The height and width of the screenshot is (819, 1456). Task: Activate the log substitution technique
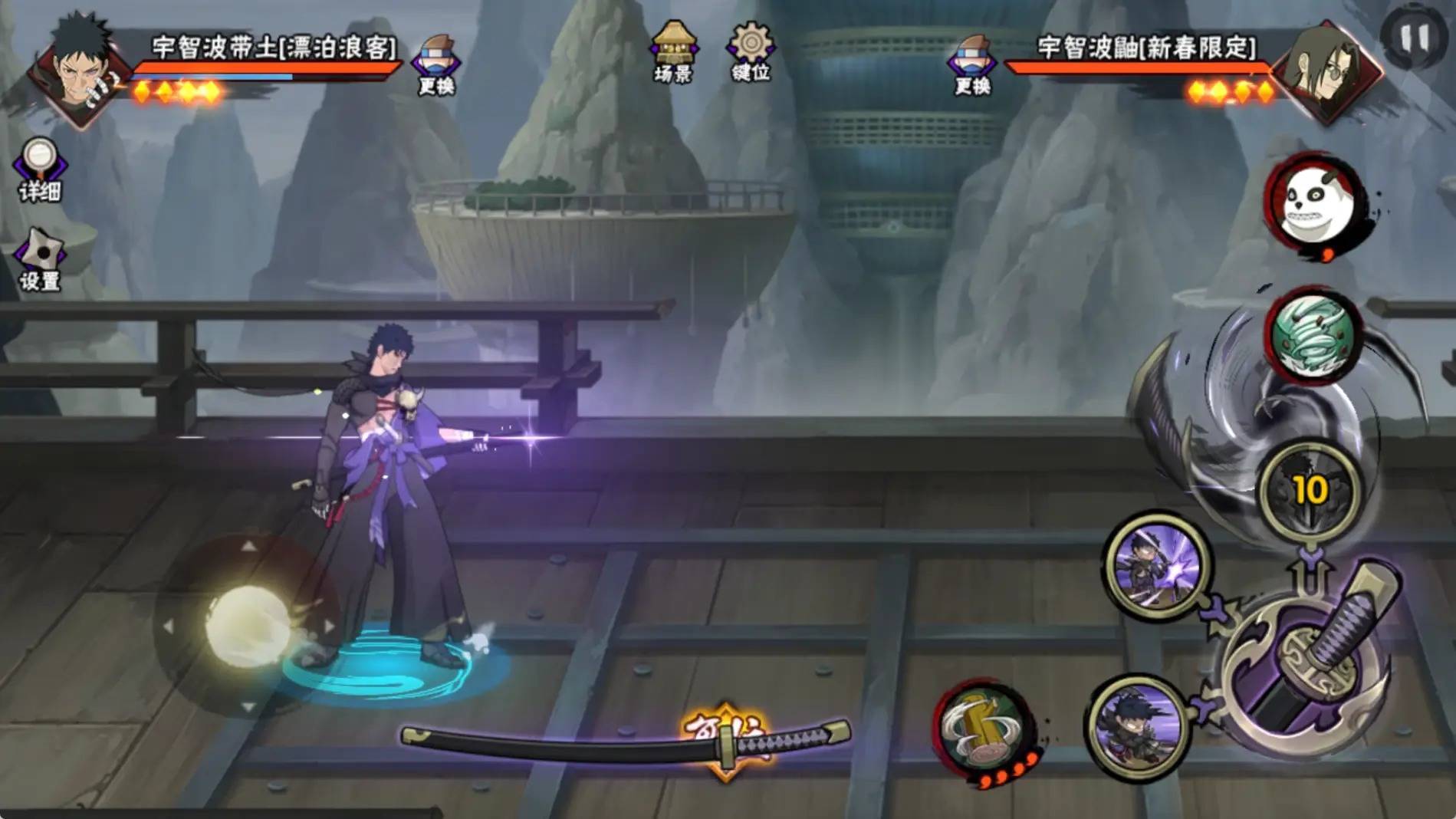coord(984,729)
